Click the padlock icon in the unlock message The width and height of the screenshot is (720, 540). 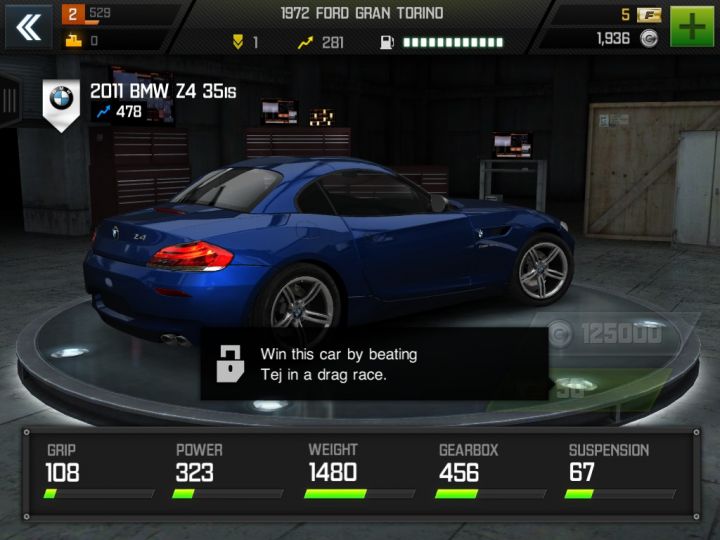[231, 363]
